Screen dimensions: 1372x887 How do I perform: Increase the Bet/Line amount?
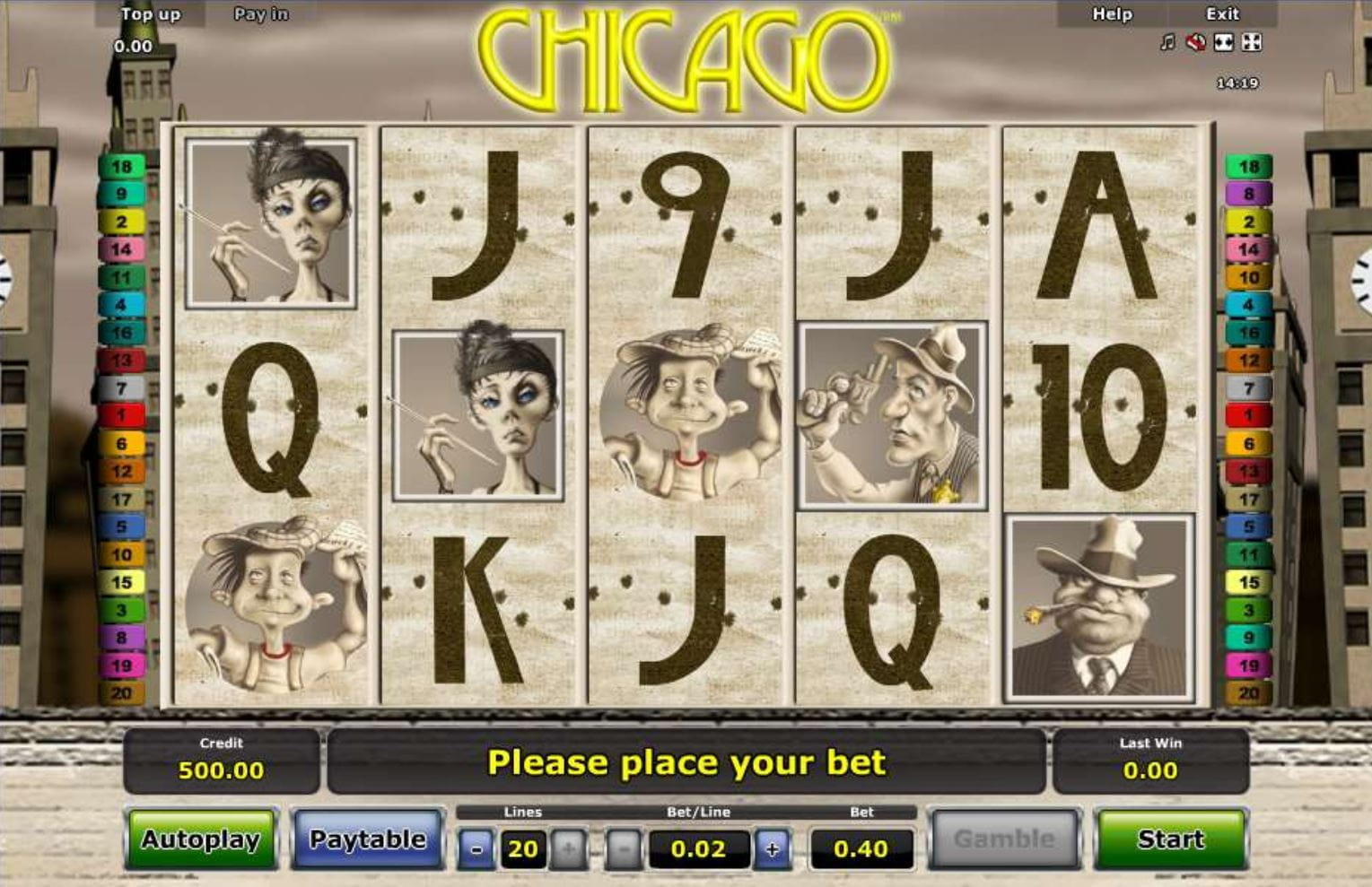pos(772,848)
